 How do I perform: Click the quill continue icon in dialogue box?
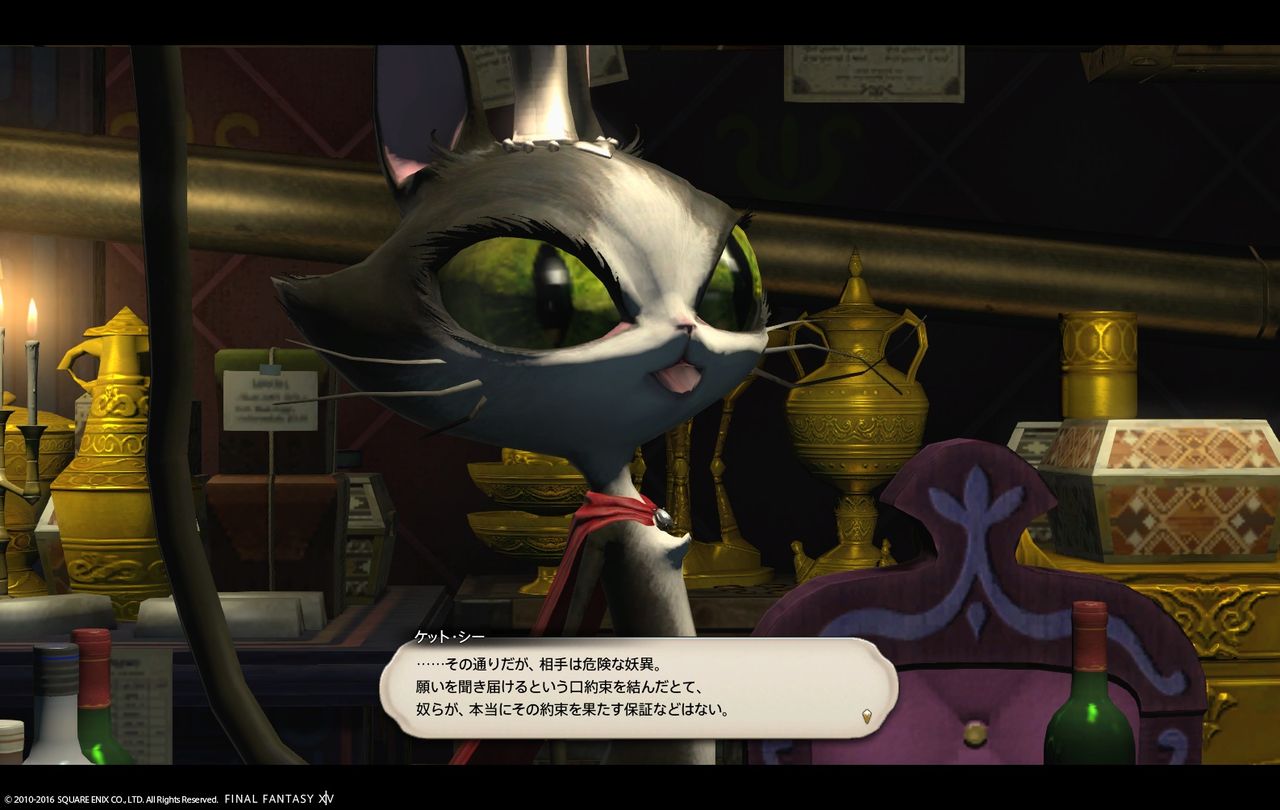tap(867, 714)
